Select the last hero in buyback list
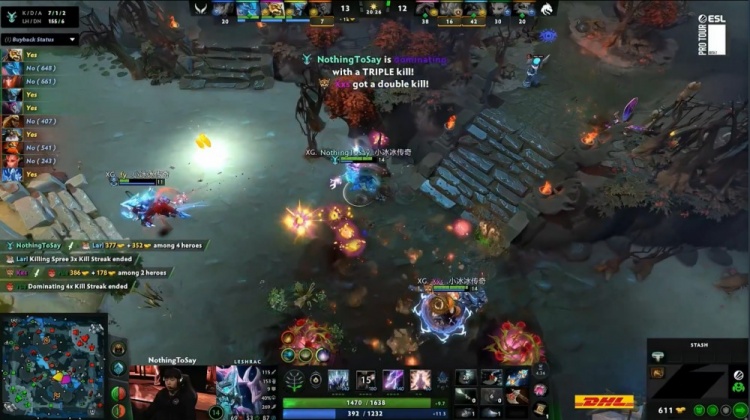The width and height of the screenshot is (750, 420). pyautogui.click(x=12, y=174)
